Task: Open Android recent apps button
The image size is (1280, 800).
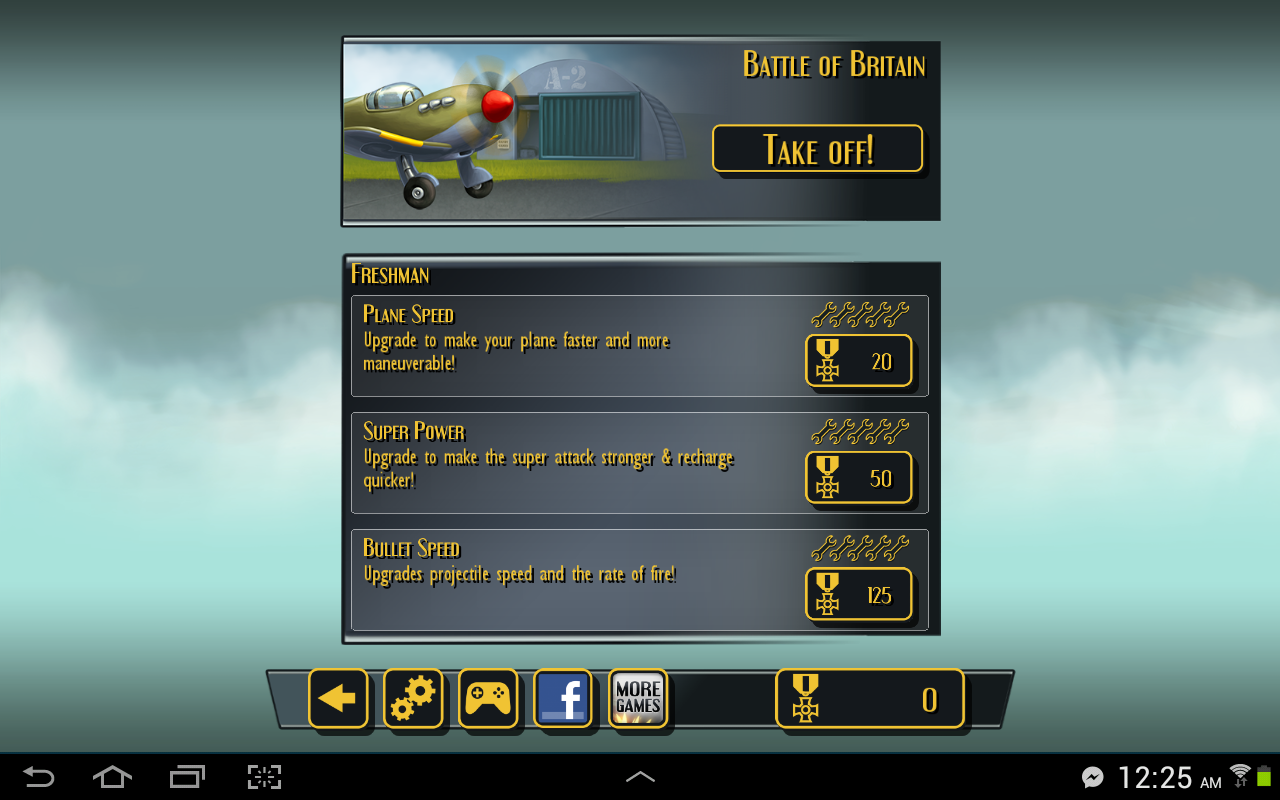Action: [x=187, y=777]
